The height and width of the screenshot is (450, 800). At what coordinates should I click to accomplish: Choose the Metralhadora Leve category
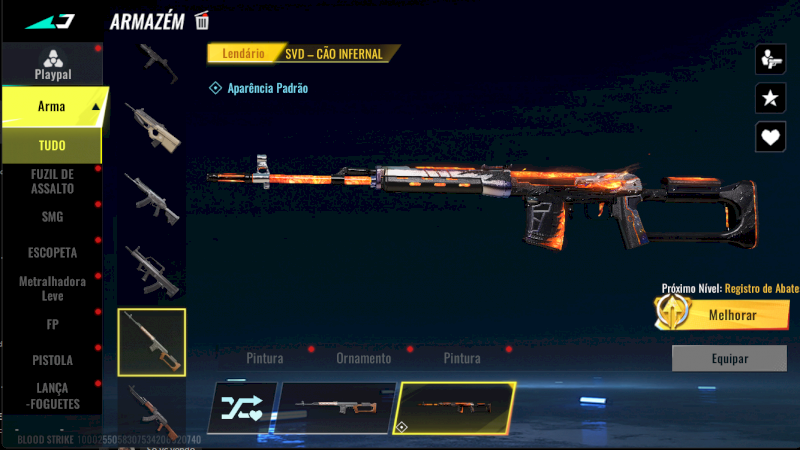pyautogui.click(x=52, y=288)
